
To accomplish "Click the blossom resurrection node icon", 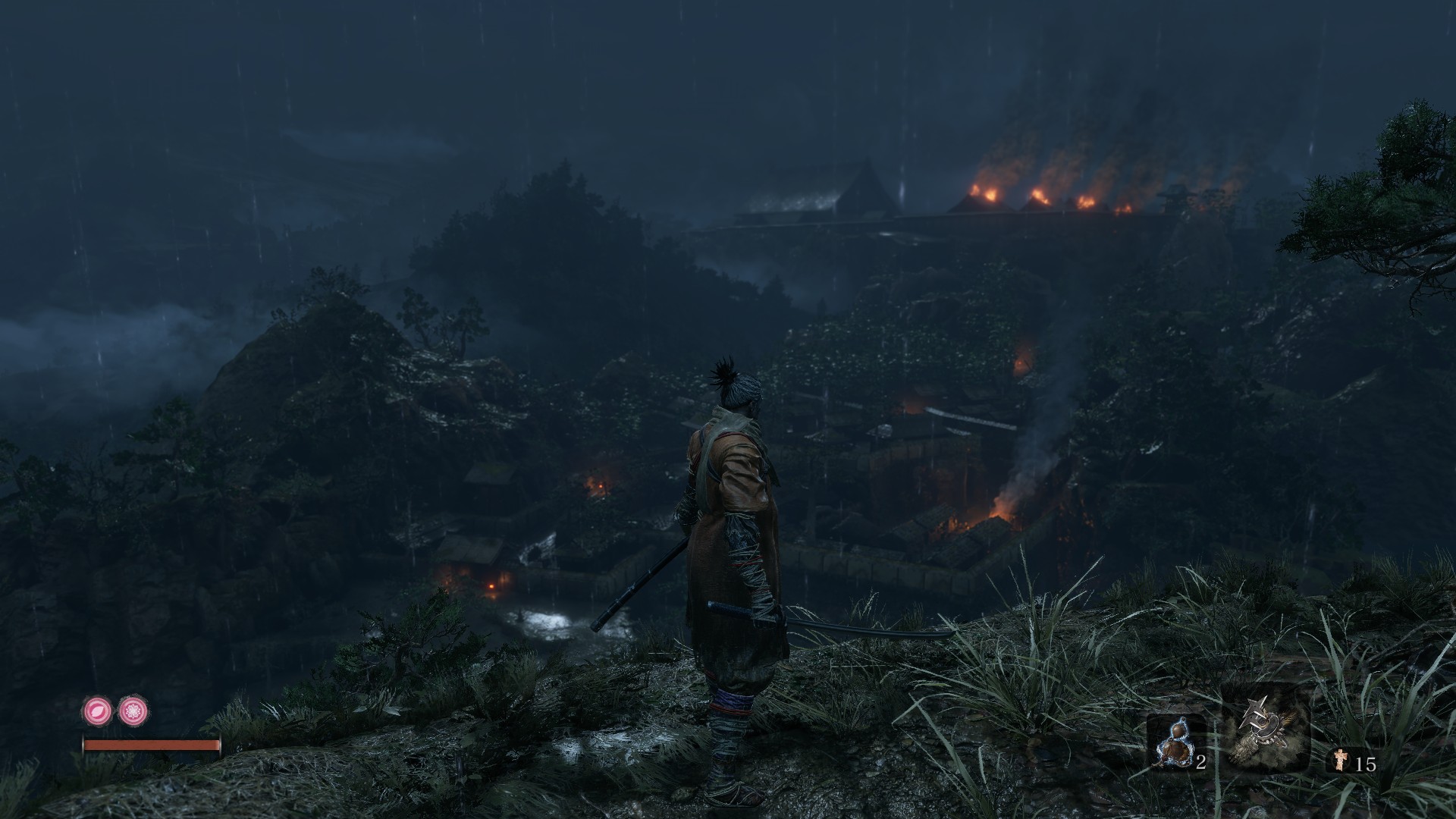I will 134,711.
